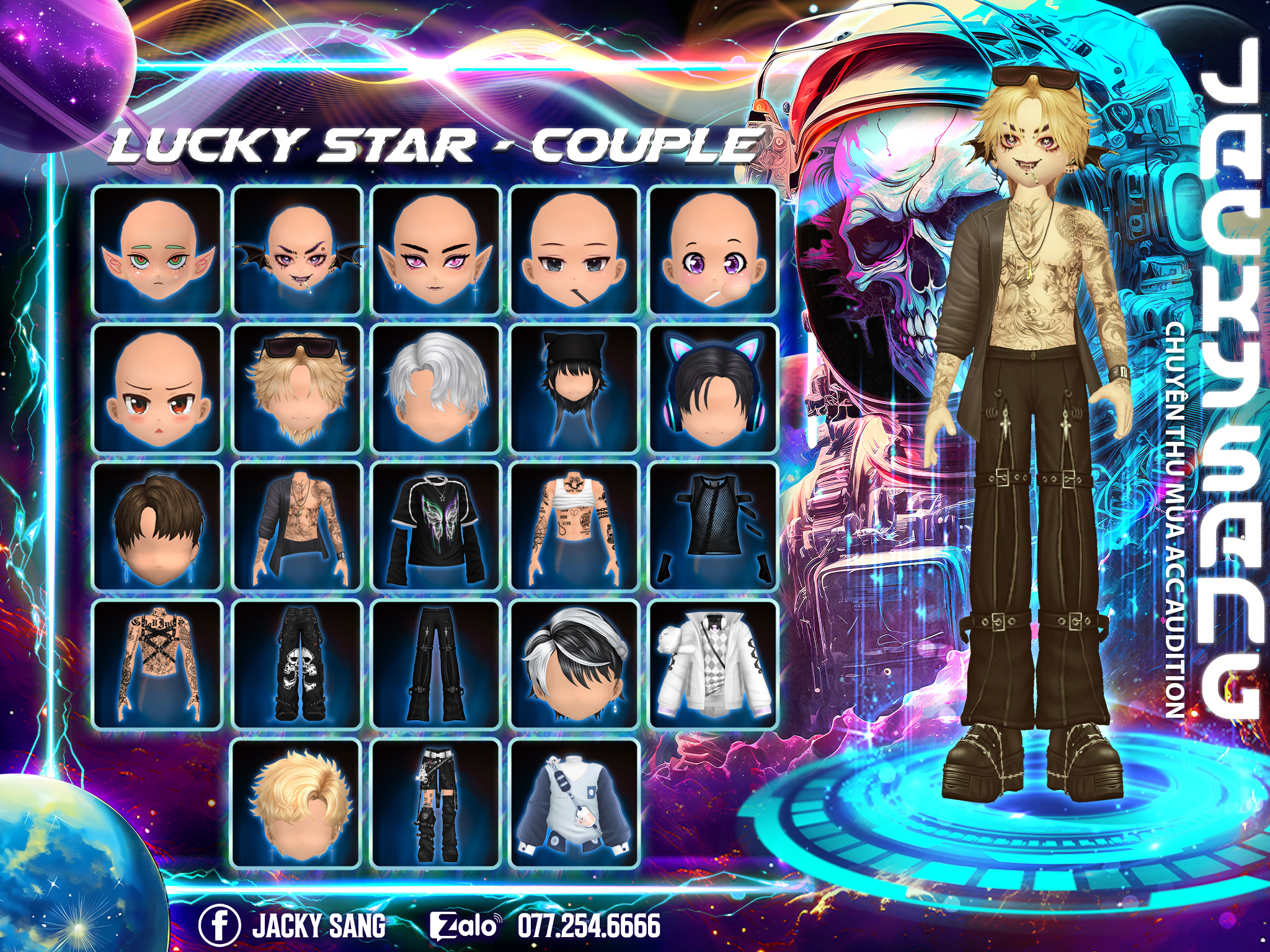
Task: Select the black mesh sleeveless top
Action: [x=713, y=527]
